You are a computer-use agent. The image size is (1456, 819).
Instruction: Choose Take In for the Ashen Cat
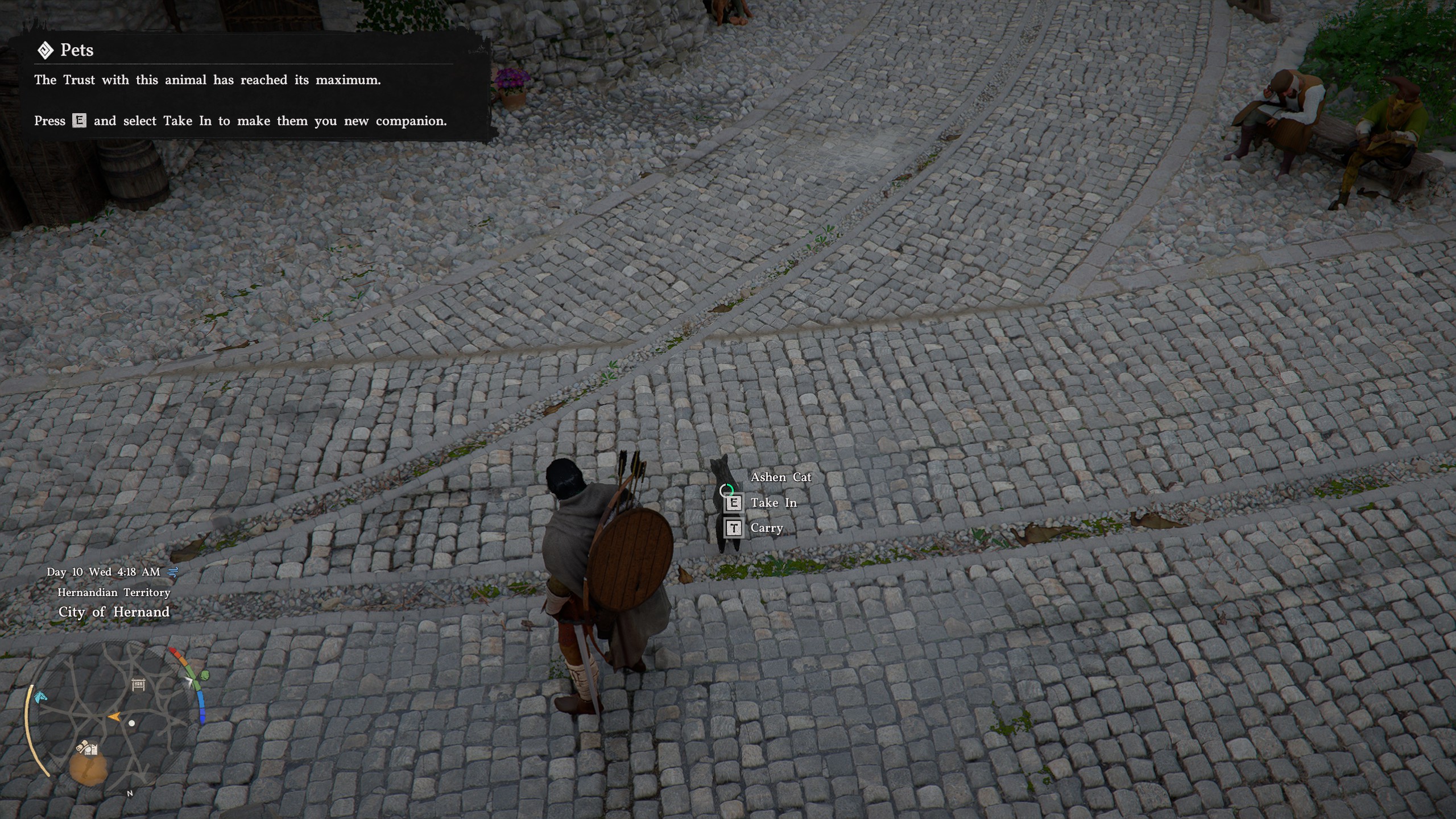(772, 503)
